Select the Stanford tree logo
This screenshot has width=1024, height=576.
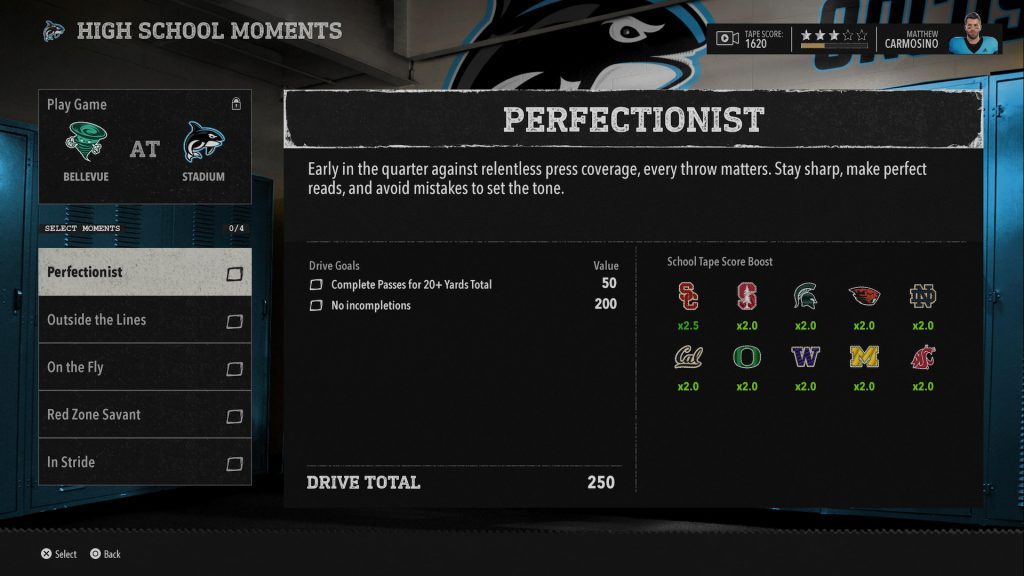coord(746,296)
